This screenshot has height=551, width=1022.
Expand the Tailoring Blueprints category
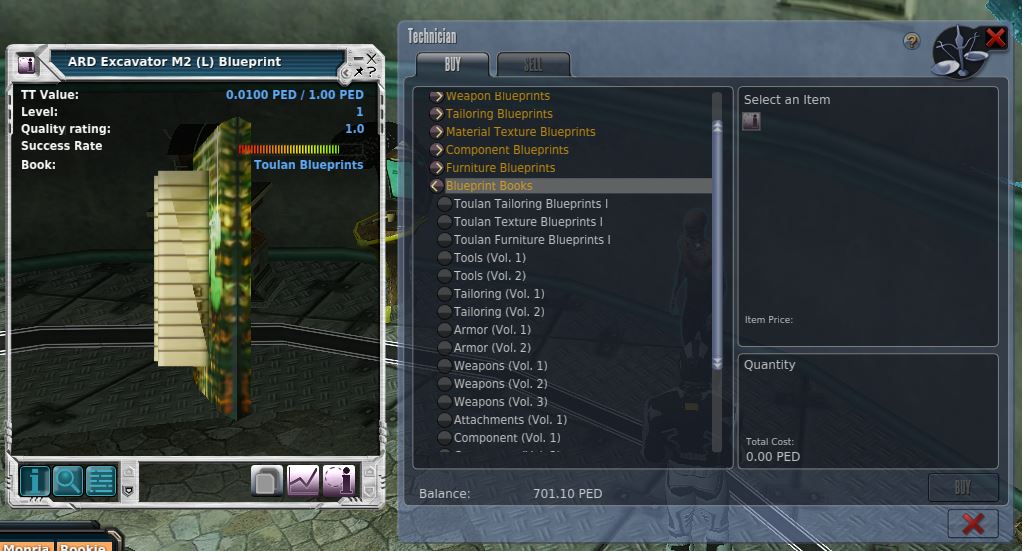(x=499, y=114)
